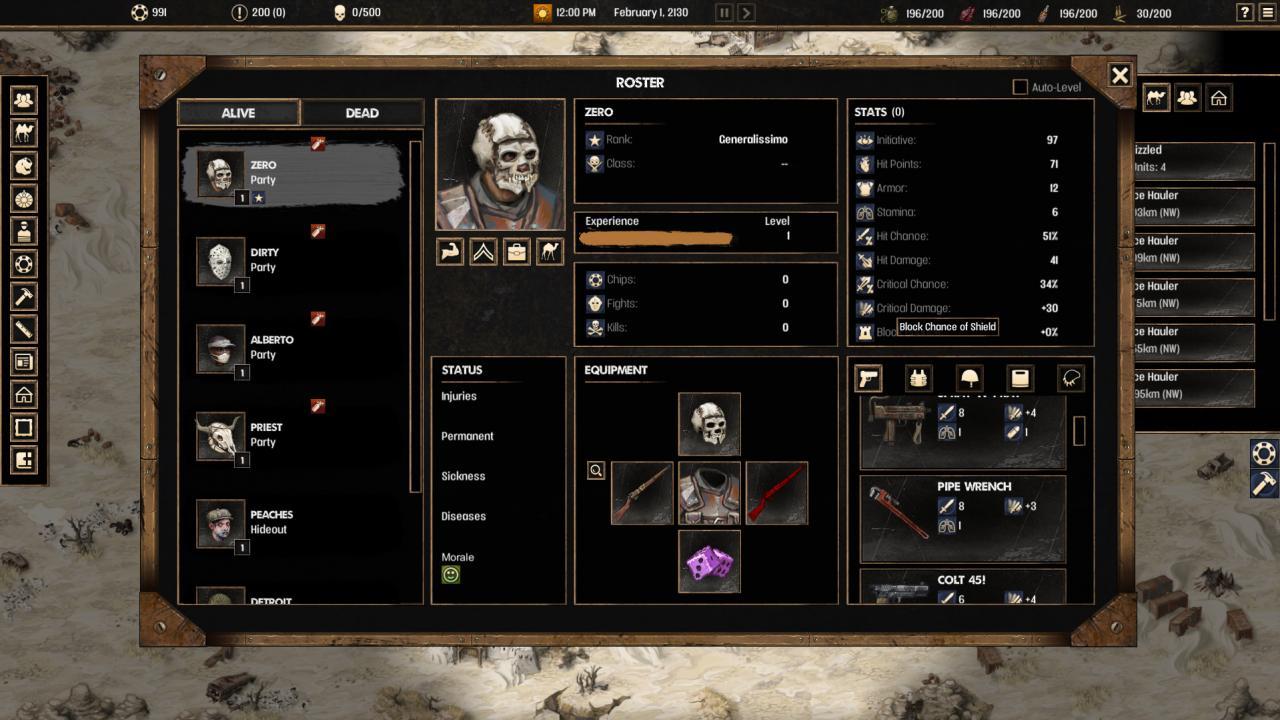Click the orange Experience progress bar
Image resolution: width=1280 pixels, height=720 pixels.
pos(655,237)
